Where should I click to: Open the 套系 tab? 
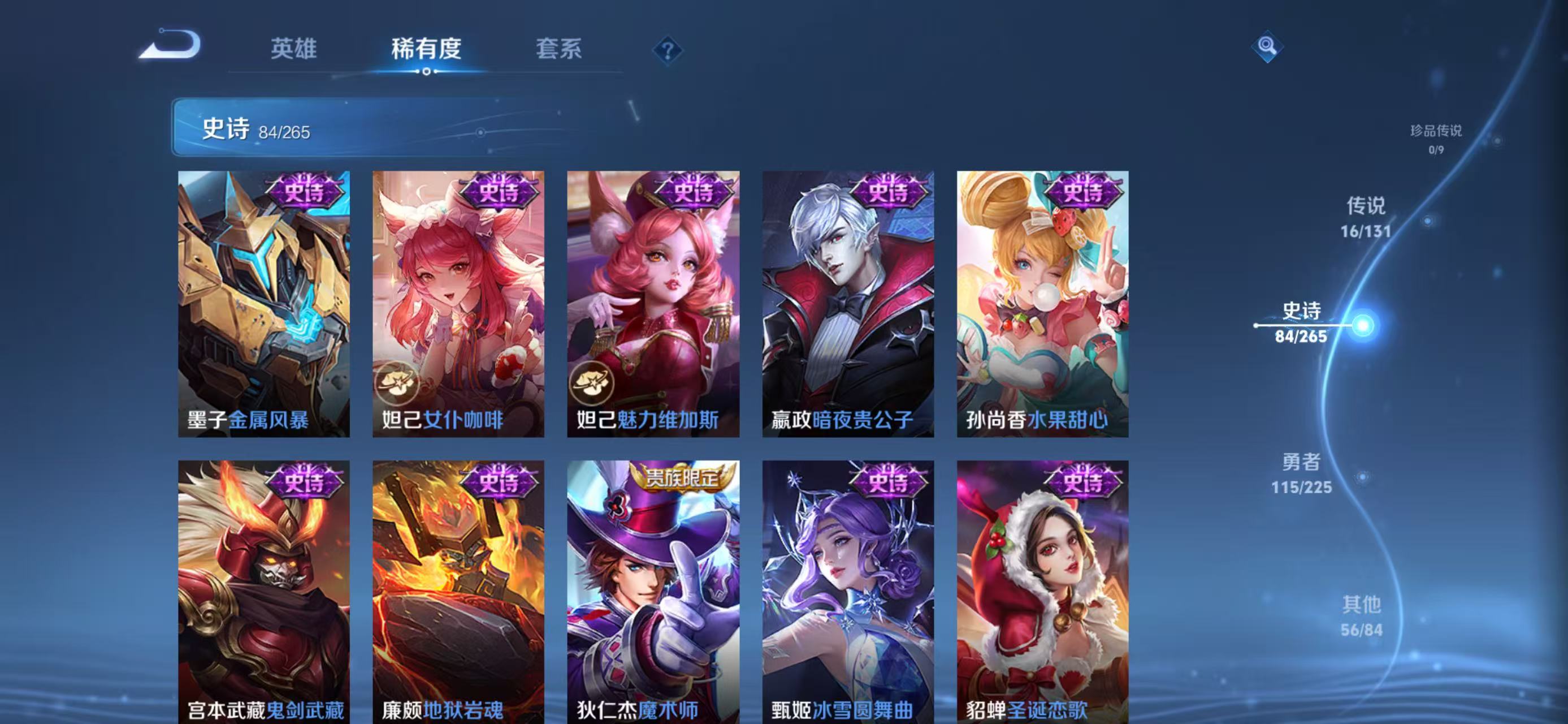point(558,49)
